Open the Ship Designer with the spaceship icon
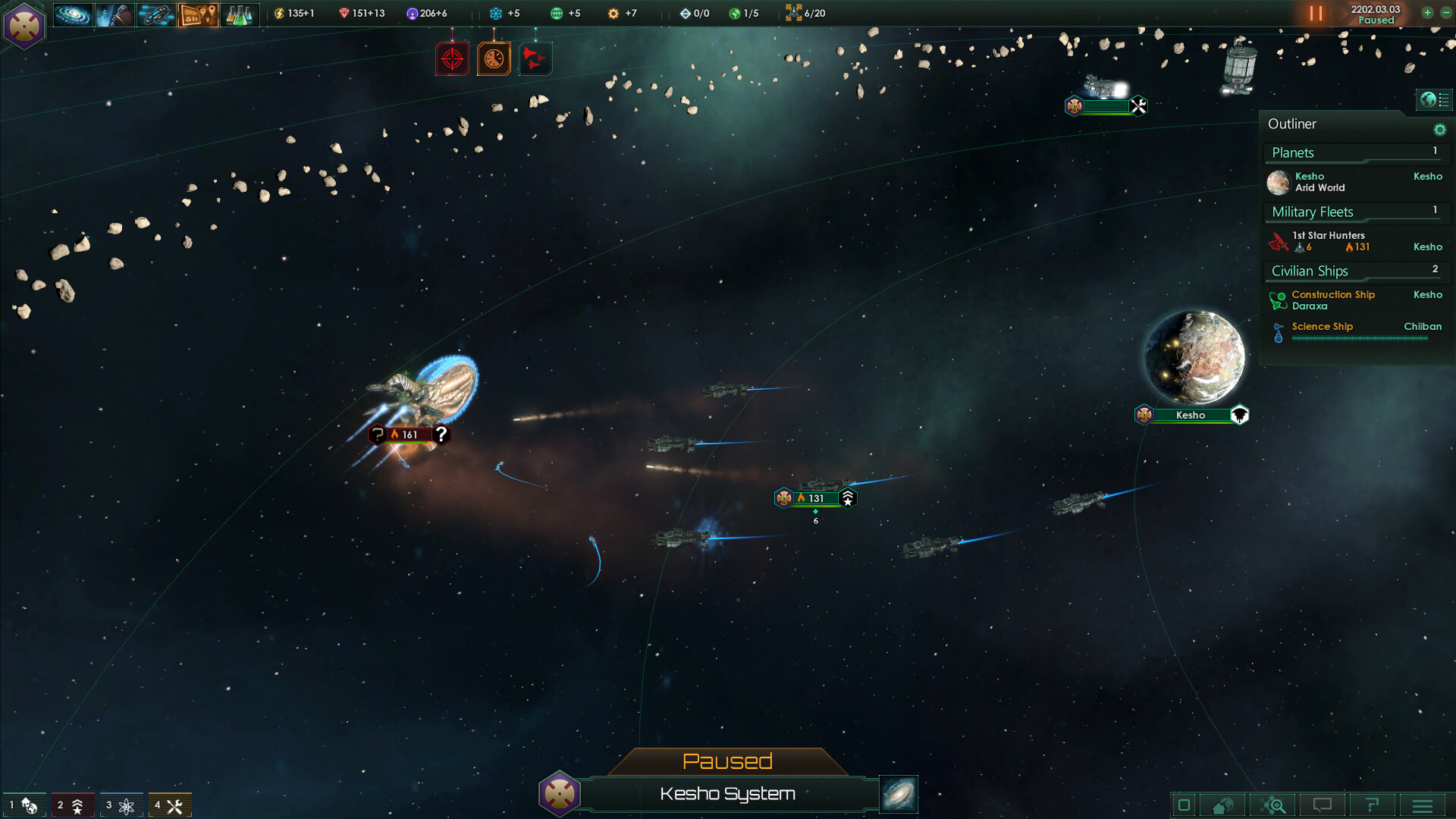Image resolution: width=1456 pixels, height=819 pixels. point(155,14)
